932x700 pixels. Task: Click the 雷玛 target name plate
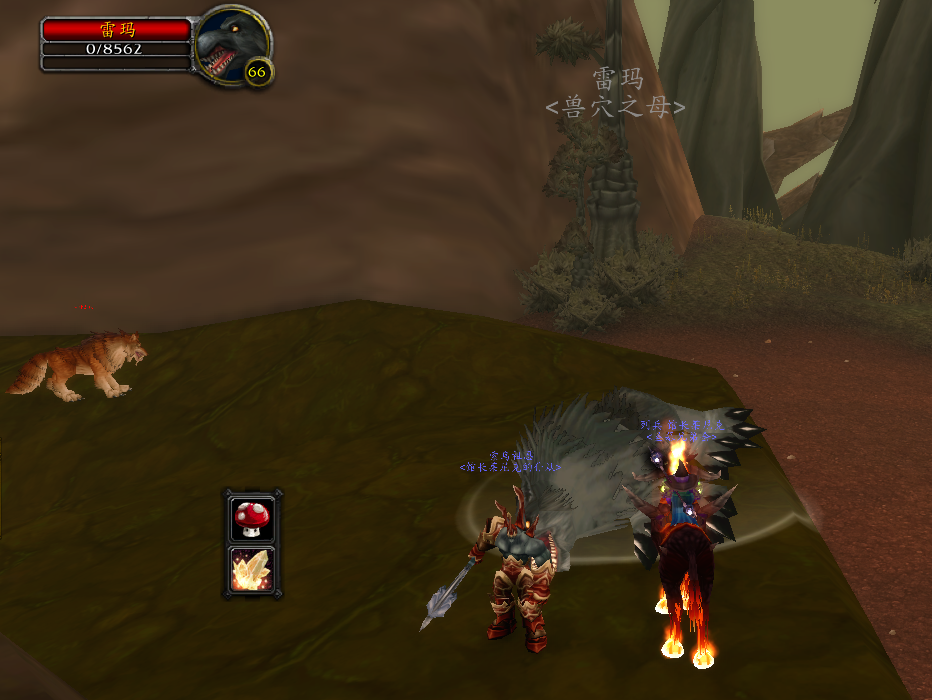pyautogui.click(x=116, y=30)
